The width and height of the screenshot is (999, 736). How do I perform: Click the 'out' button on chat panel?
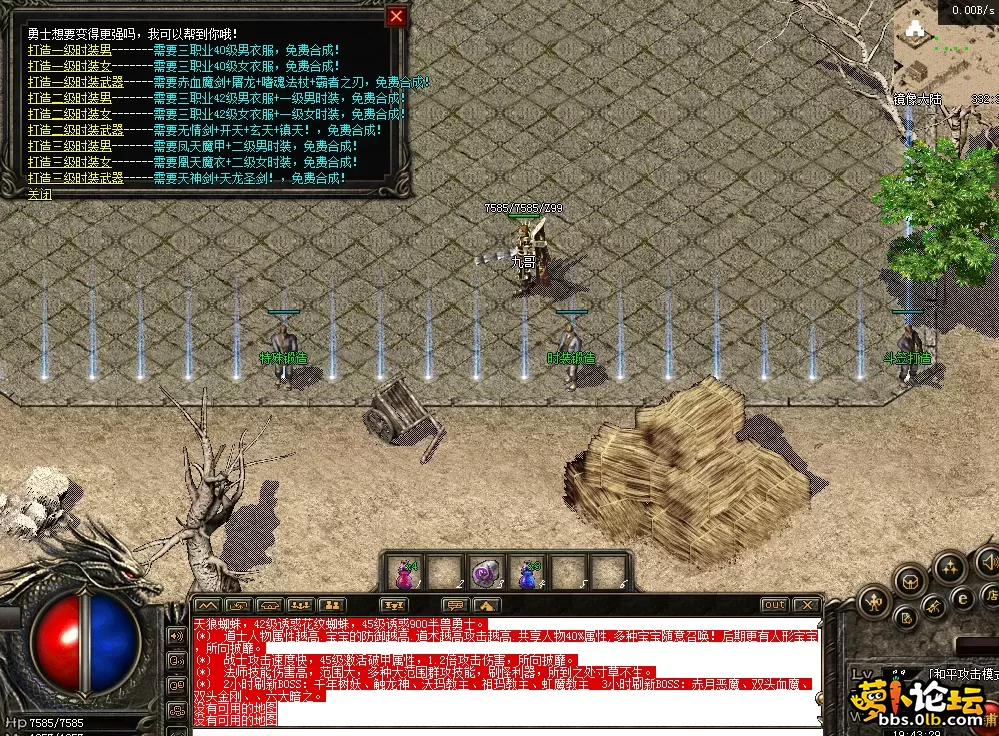[774, 605]
